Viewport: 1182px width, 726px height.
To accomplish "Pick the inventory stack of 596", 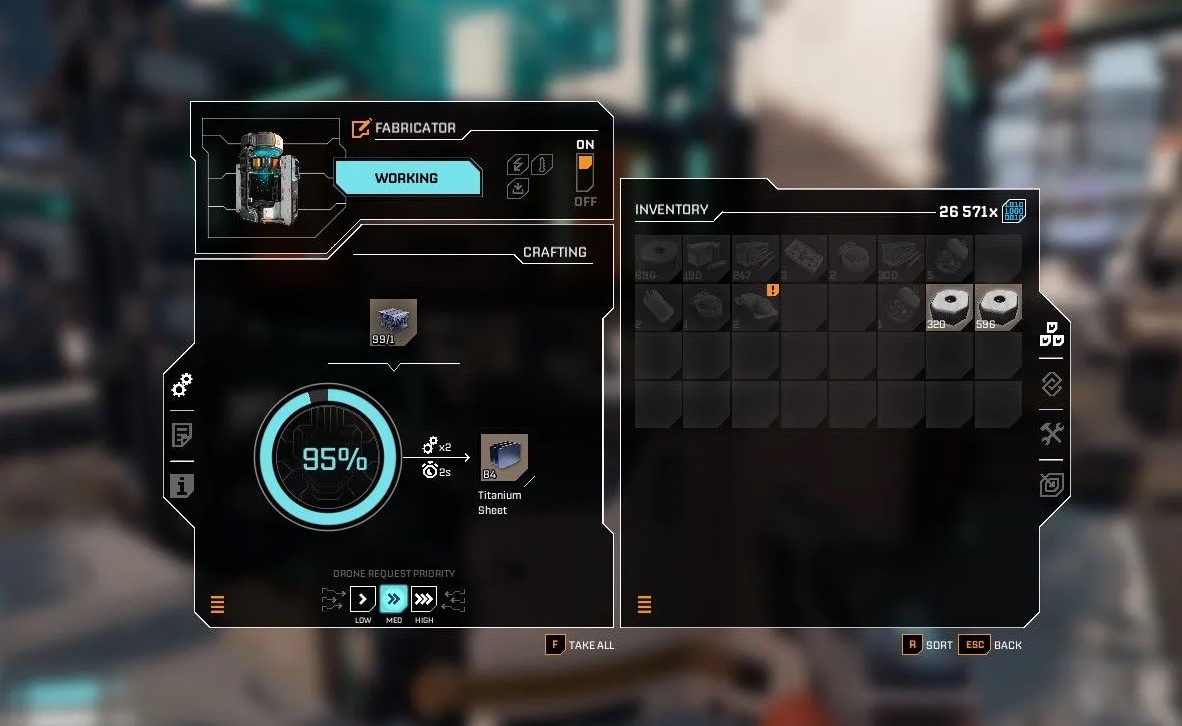I will [x=997, y=308].
